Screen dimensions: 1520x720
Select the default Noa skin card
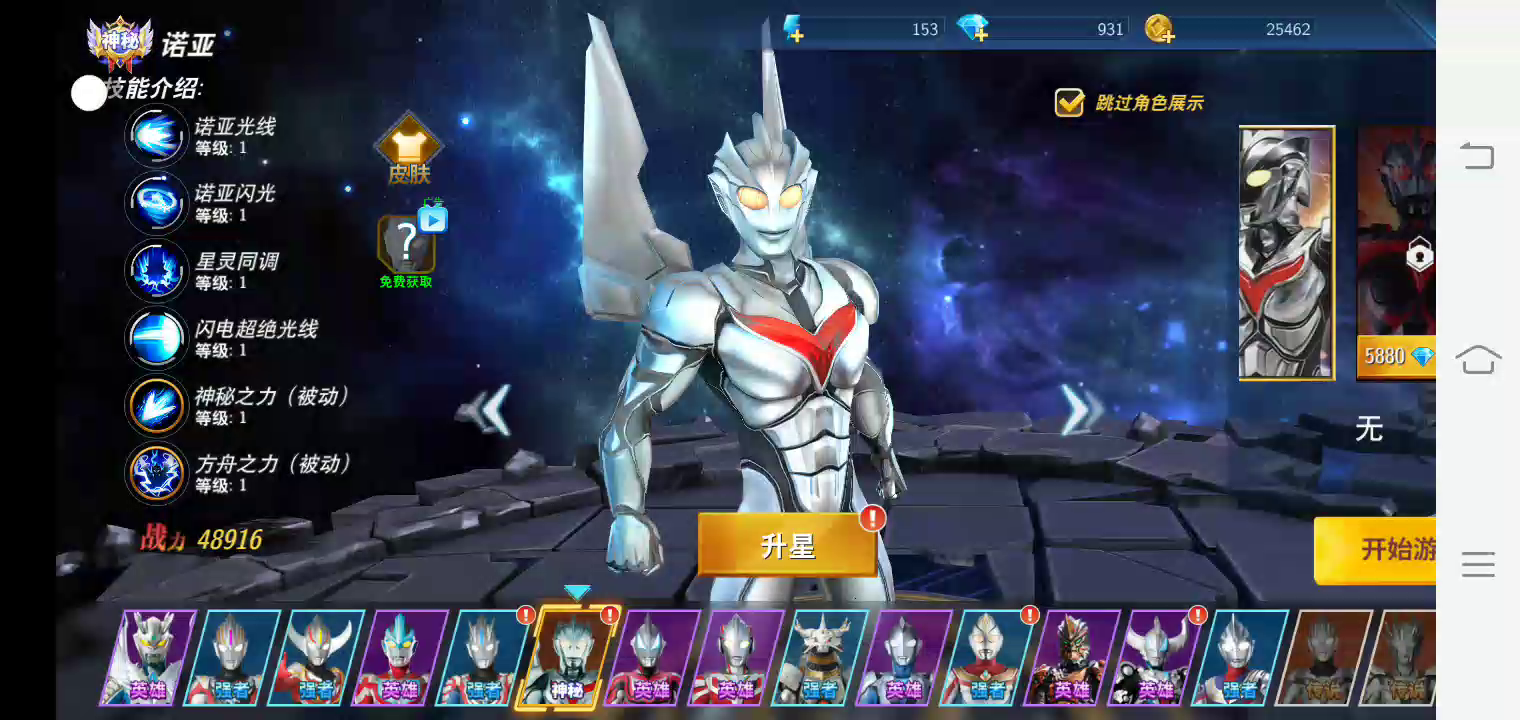coord(1287,252)
